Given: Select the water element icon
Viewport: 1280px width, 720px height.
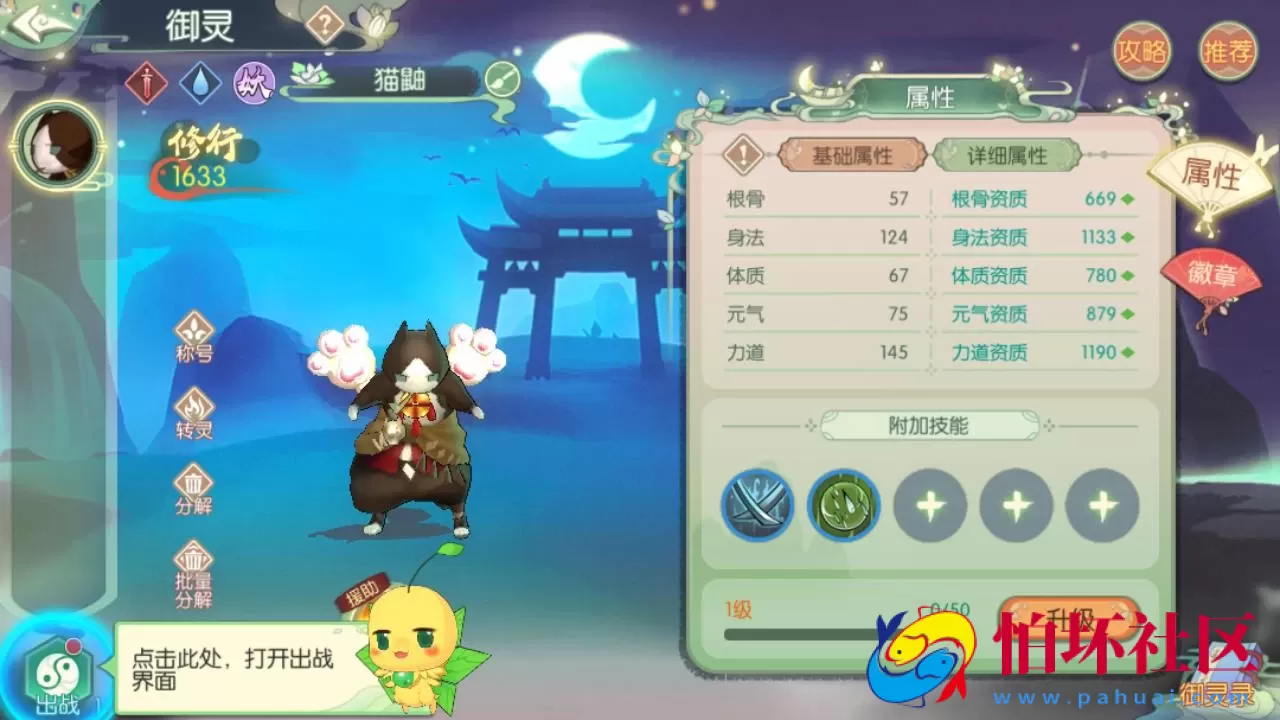Looking at the screenshot, I should click(x=199, y=84).
